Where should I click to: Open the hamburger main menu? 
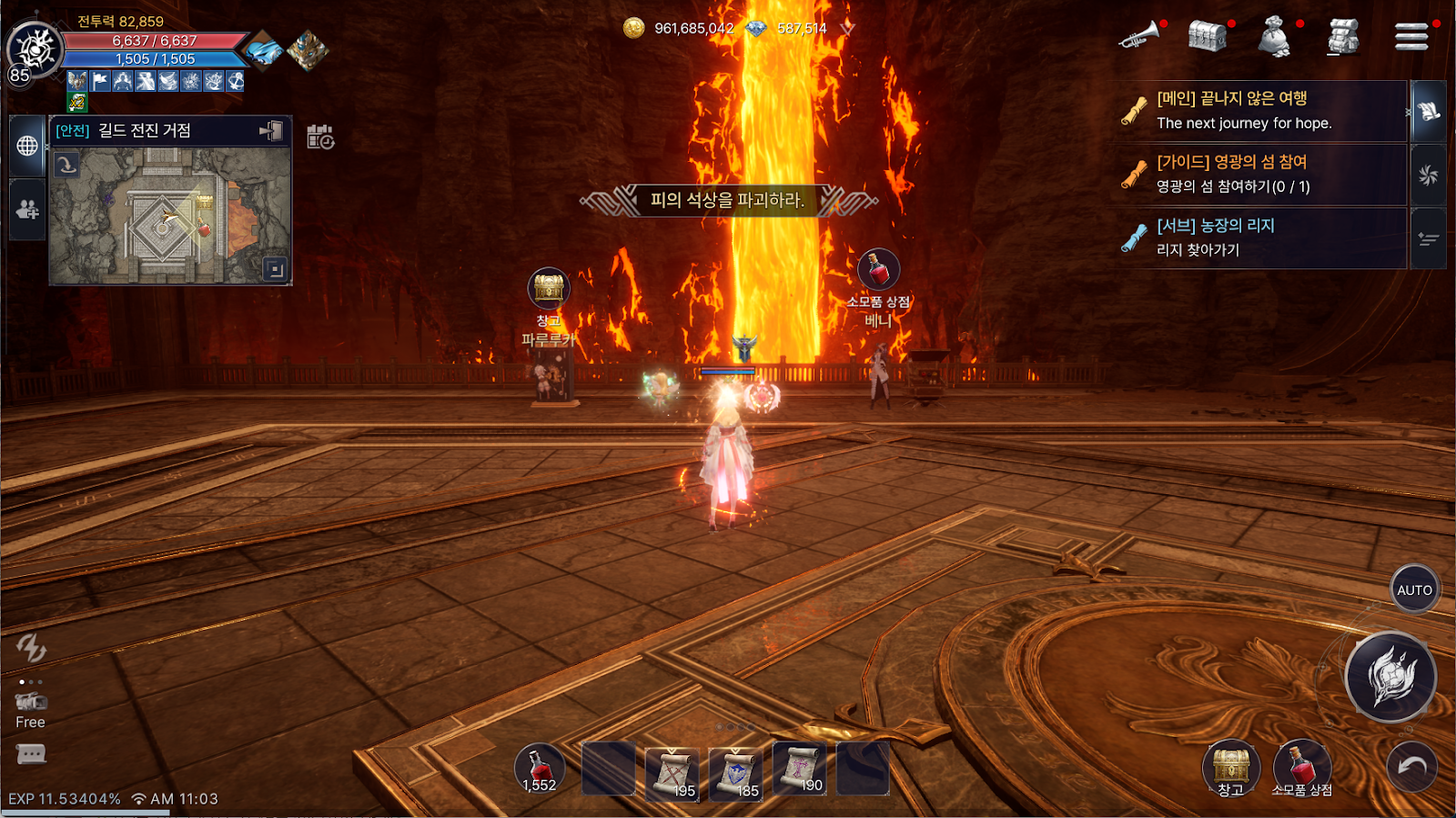[1410, 36]
